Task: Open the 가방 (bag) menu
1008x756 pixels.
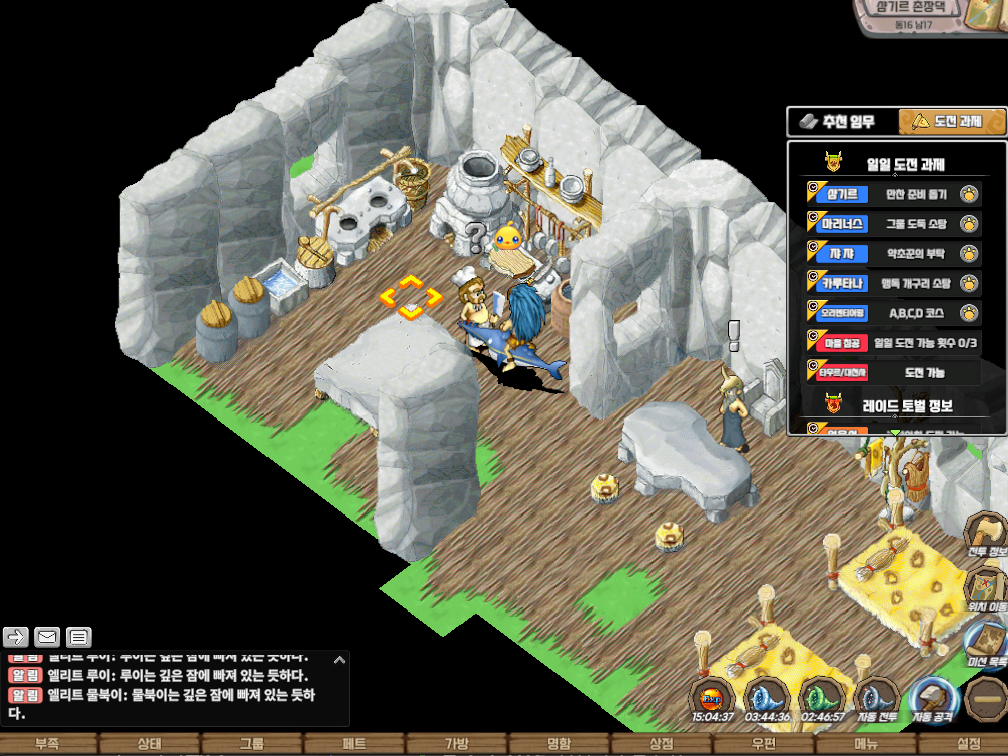Action: click(456, 744)
